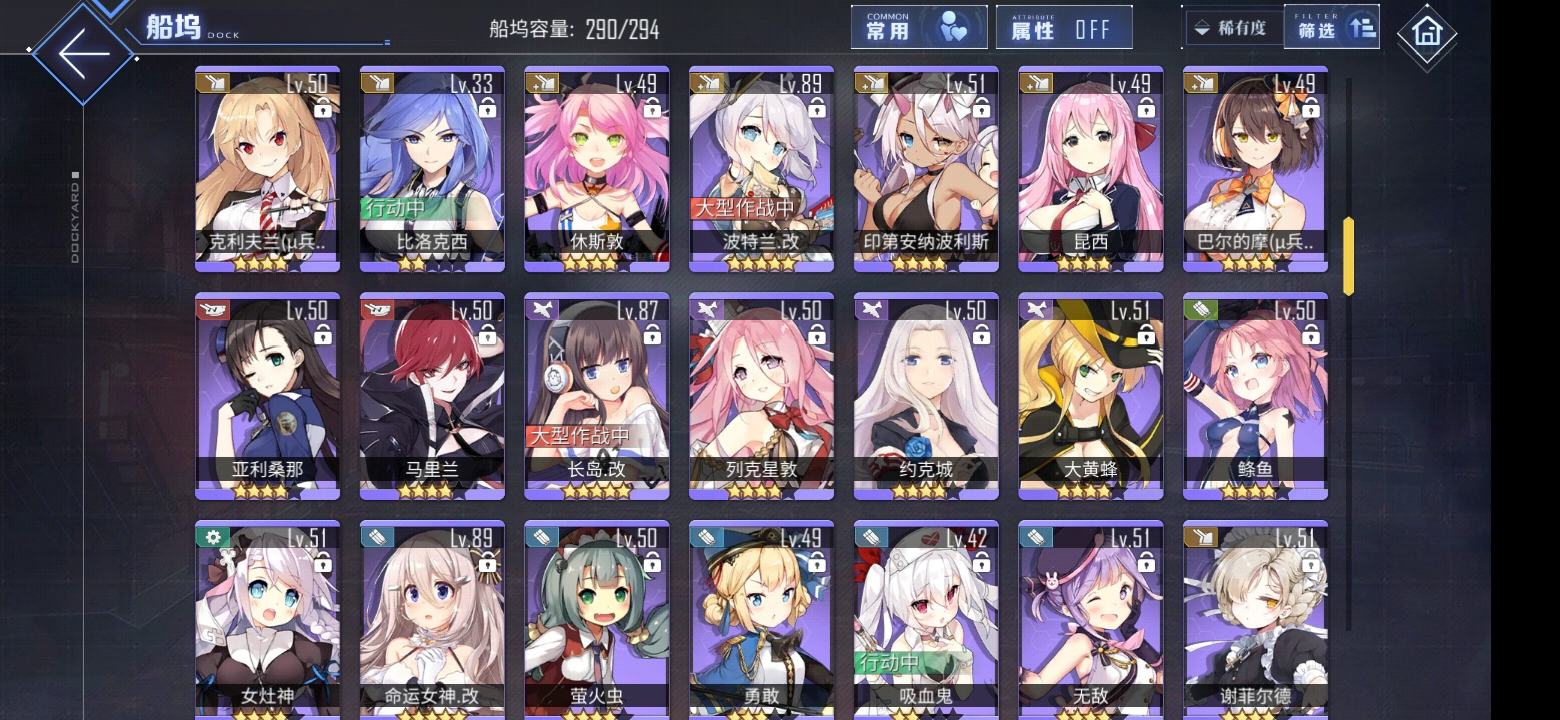
Task: Toggle the 属性 attribute display
Action: click(x=1063, y=28)
